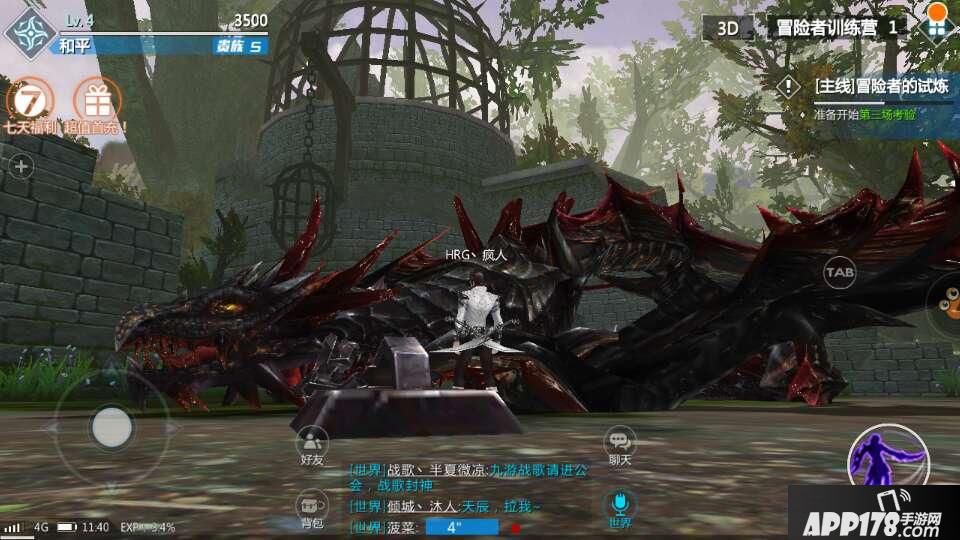The height and width of the screenshot is (540, 960).
Task: Open the menu icon beside 冒险者训练营
Action: (x=936, y=26)
